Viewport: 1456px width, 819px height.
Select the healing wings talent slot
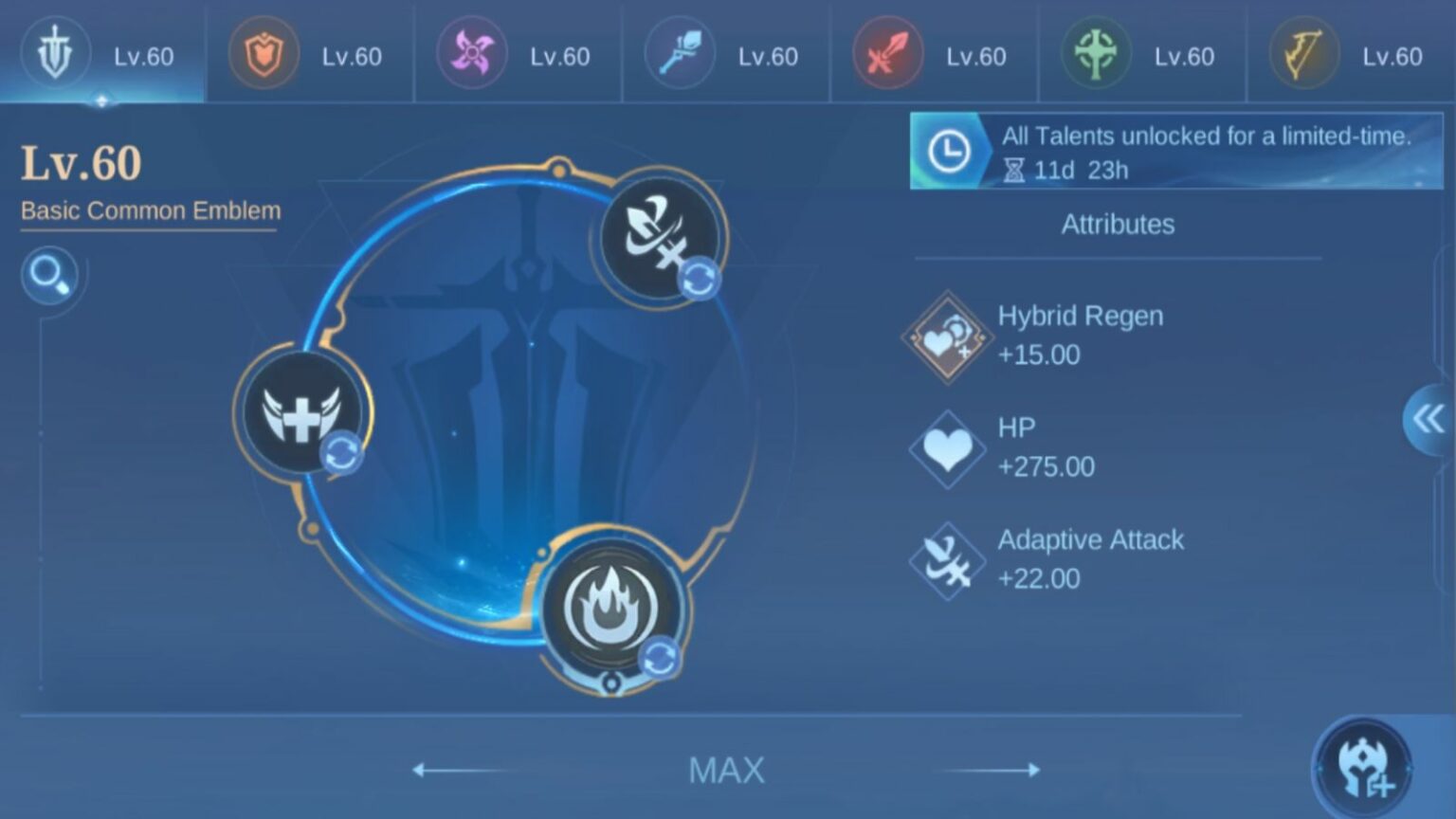pos(303,412)
